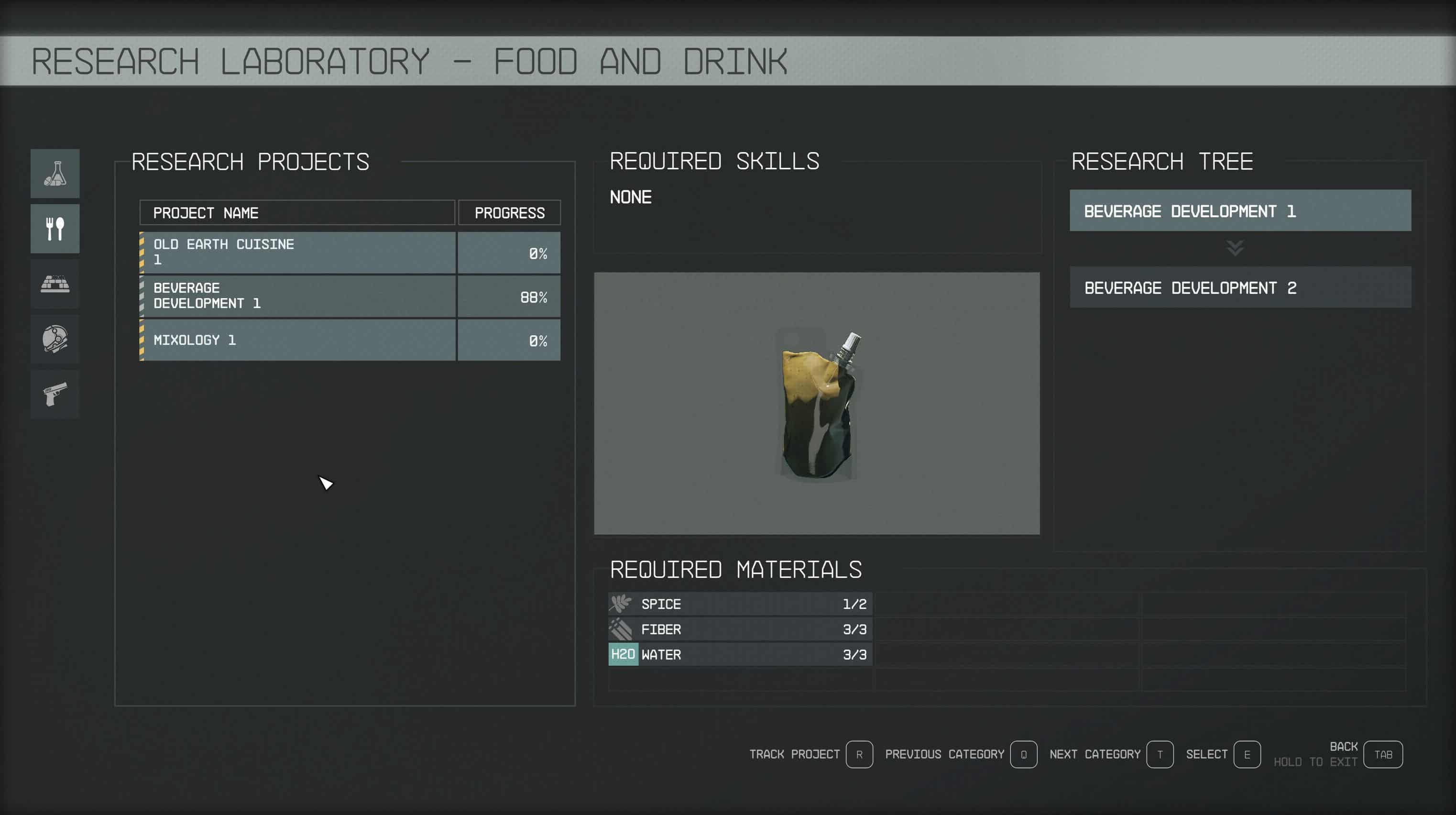The width and height of the screenshot is (1456, 815).
Task: Select the Old Earth Cuisine 1 project
Action: 297,253
